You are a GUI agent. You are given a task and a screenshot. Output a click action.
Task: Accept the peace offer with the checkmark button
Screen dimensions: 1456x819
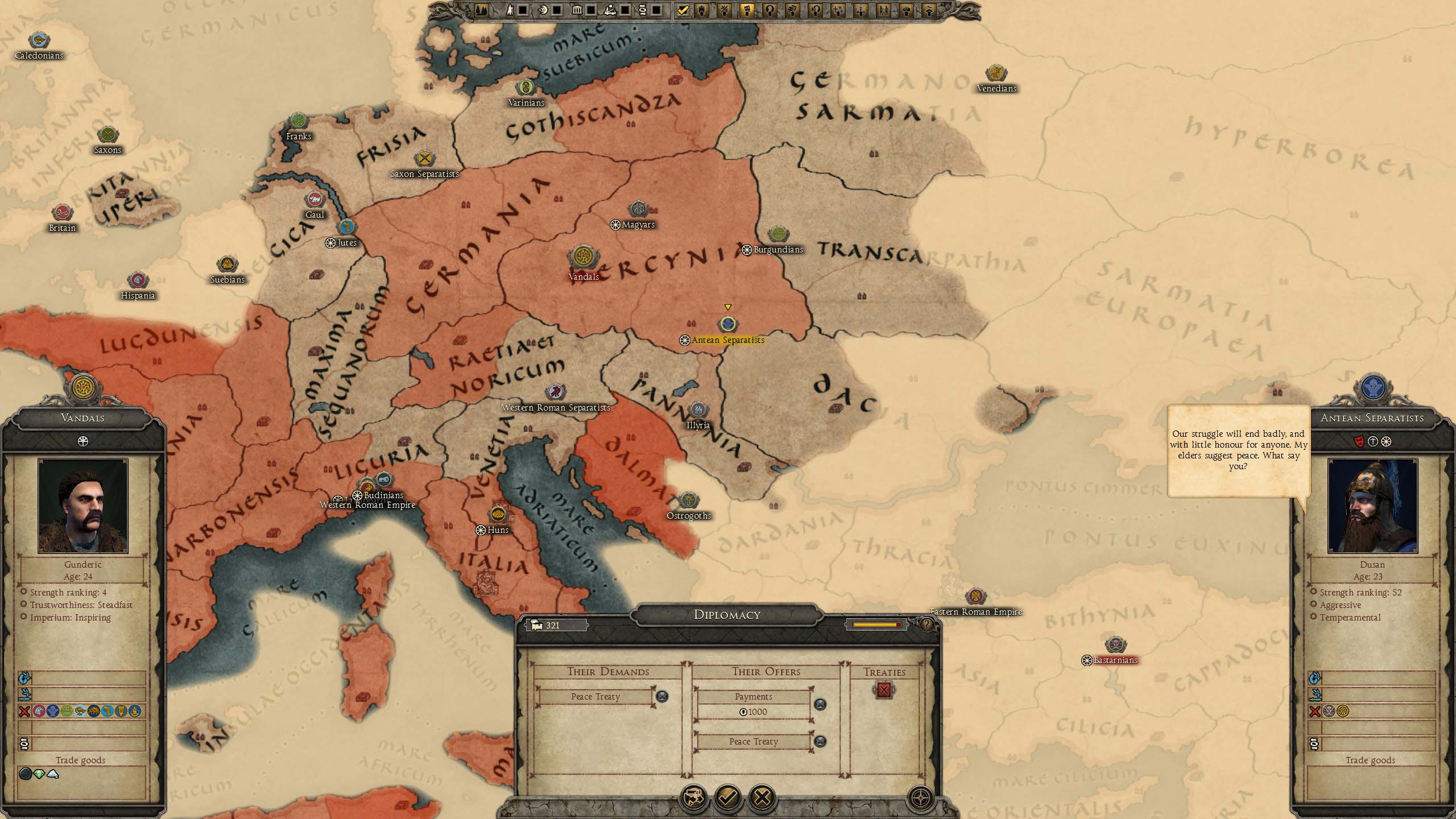(x=728, y=797)
